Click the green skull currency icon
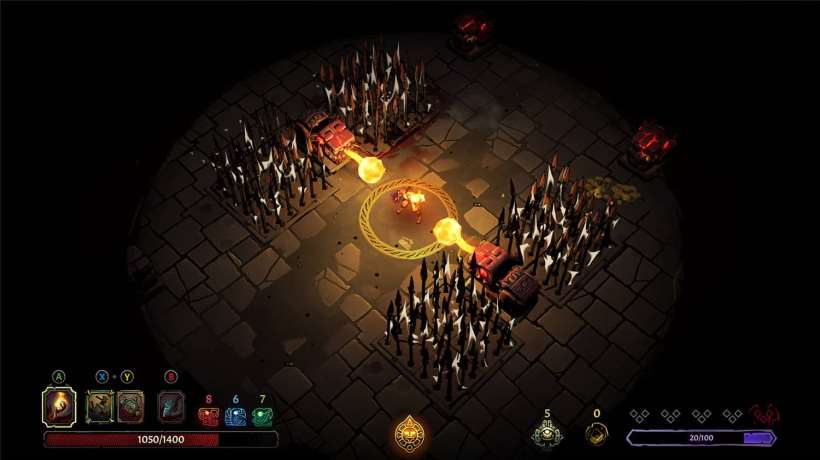This screenshot has width=820, height=460. coord(547,433)
